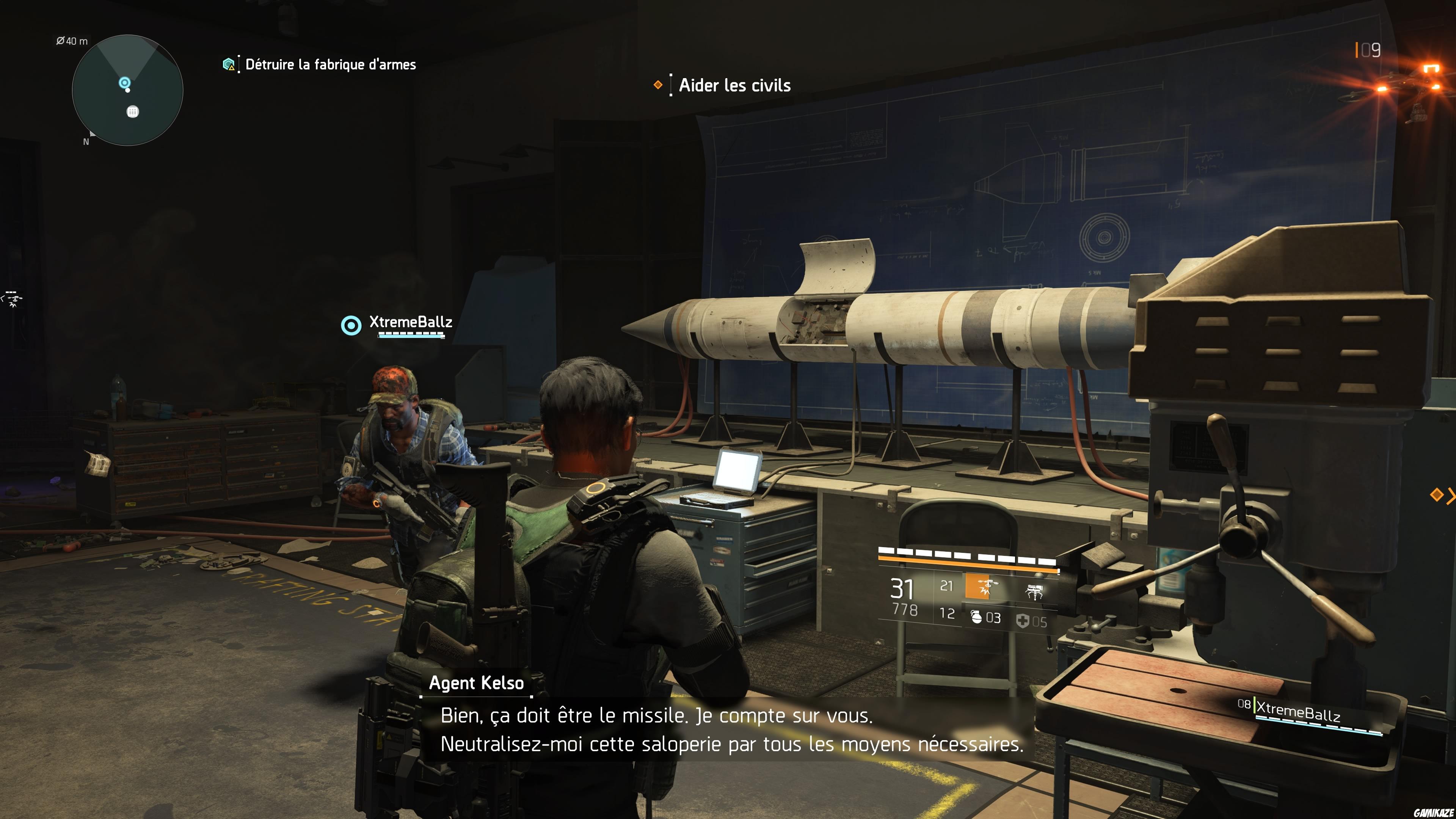This screenshot has height=819, width=1456.
Task: Click the hexagonal mission icon beside 'Détruire la fabrique d'armes'
Action: point(228,64)
